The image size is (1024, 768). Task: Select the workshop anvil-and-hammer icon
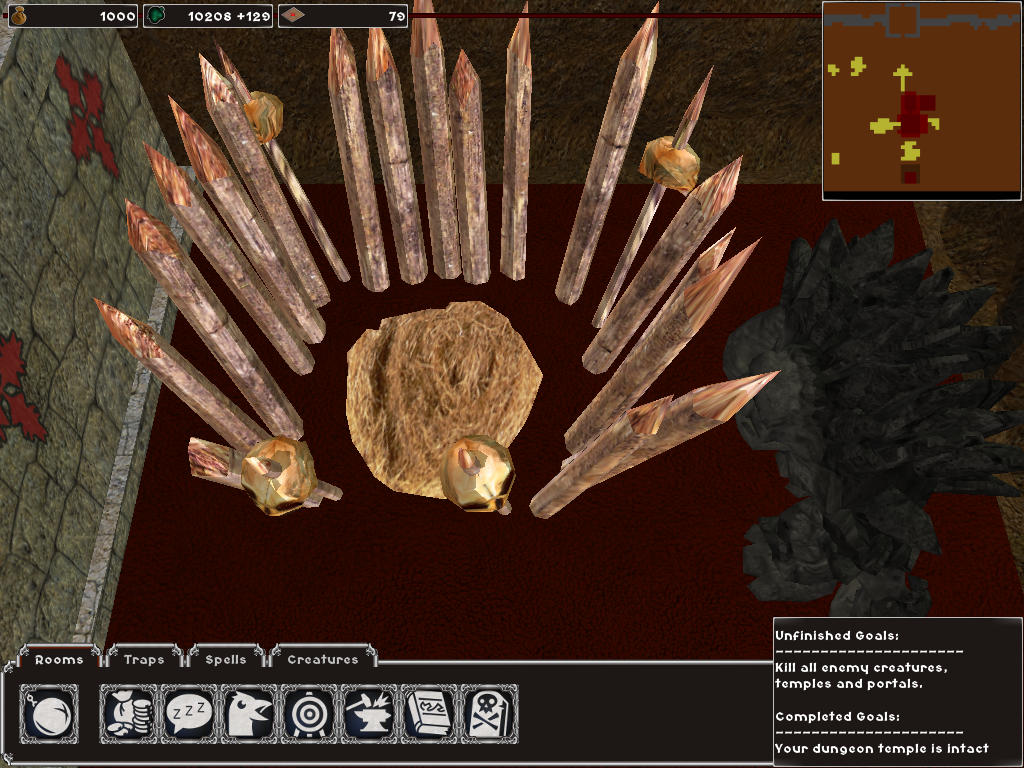point(369,713)
